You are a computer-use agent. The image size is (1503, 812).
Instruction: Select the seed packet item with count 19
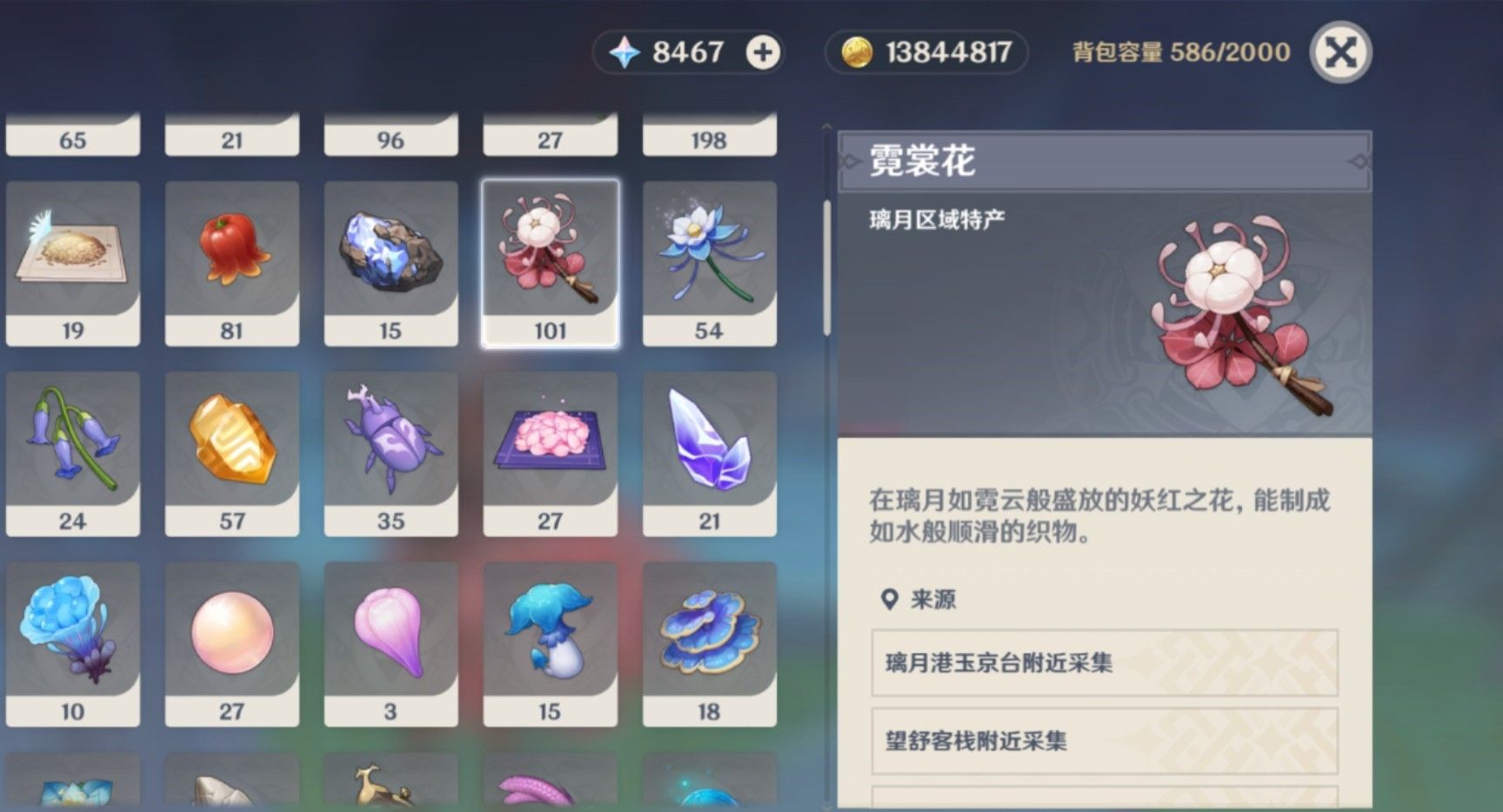(73, 256)
